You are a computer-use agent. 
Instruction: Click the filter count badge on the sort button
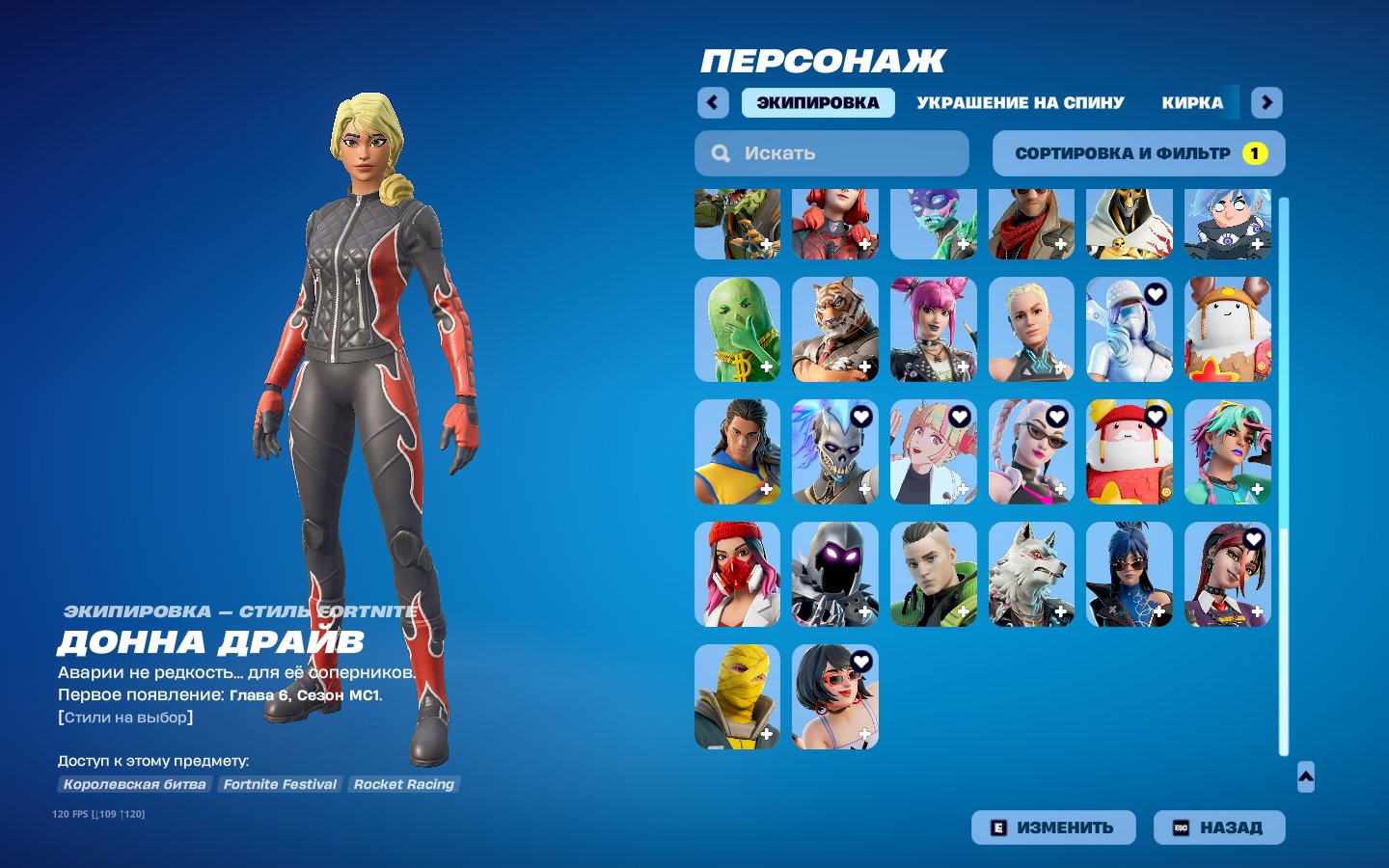click(1254, 152)
